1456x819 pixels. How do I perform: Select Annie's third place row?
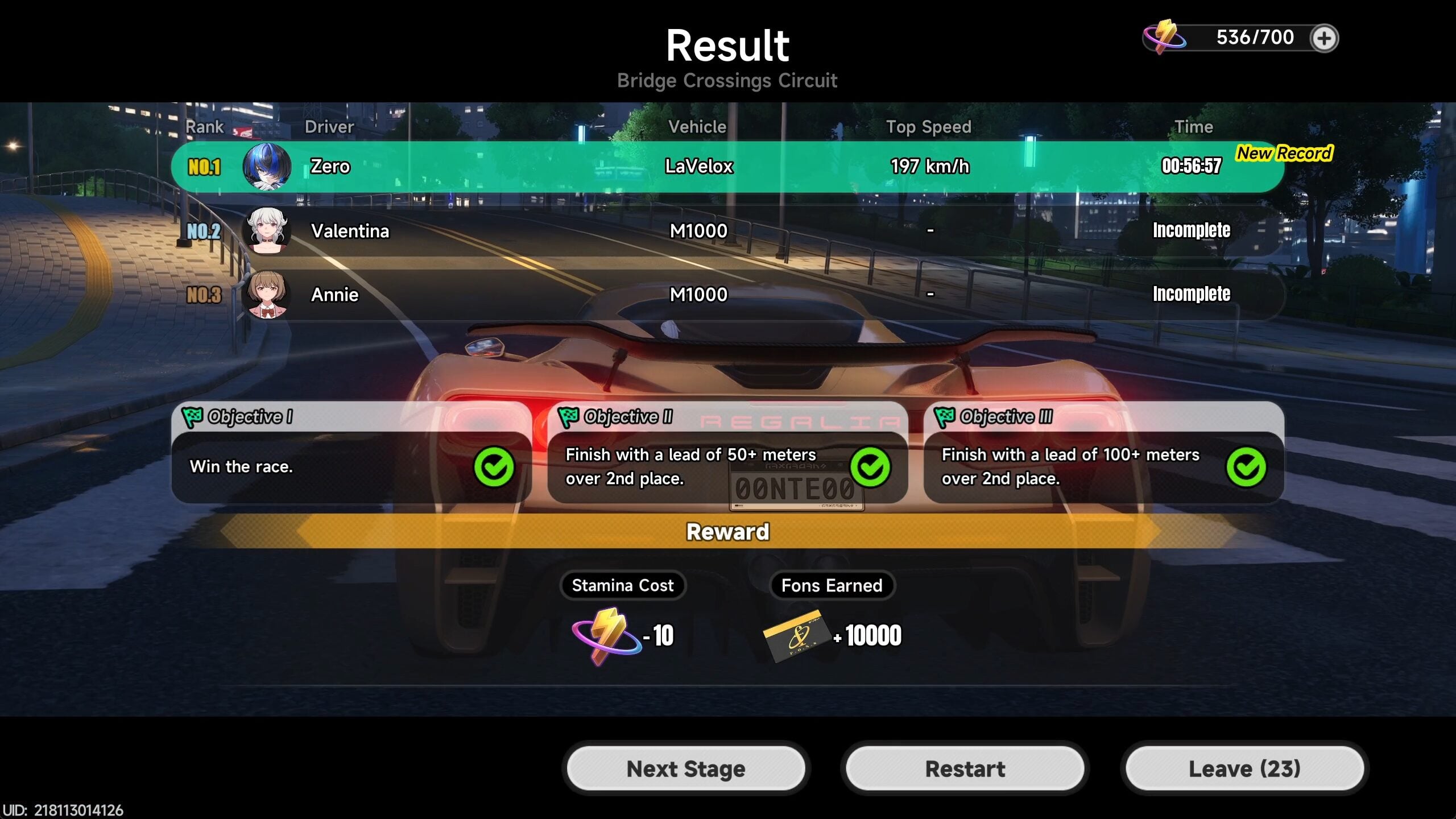(727, 294)
